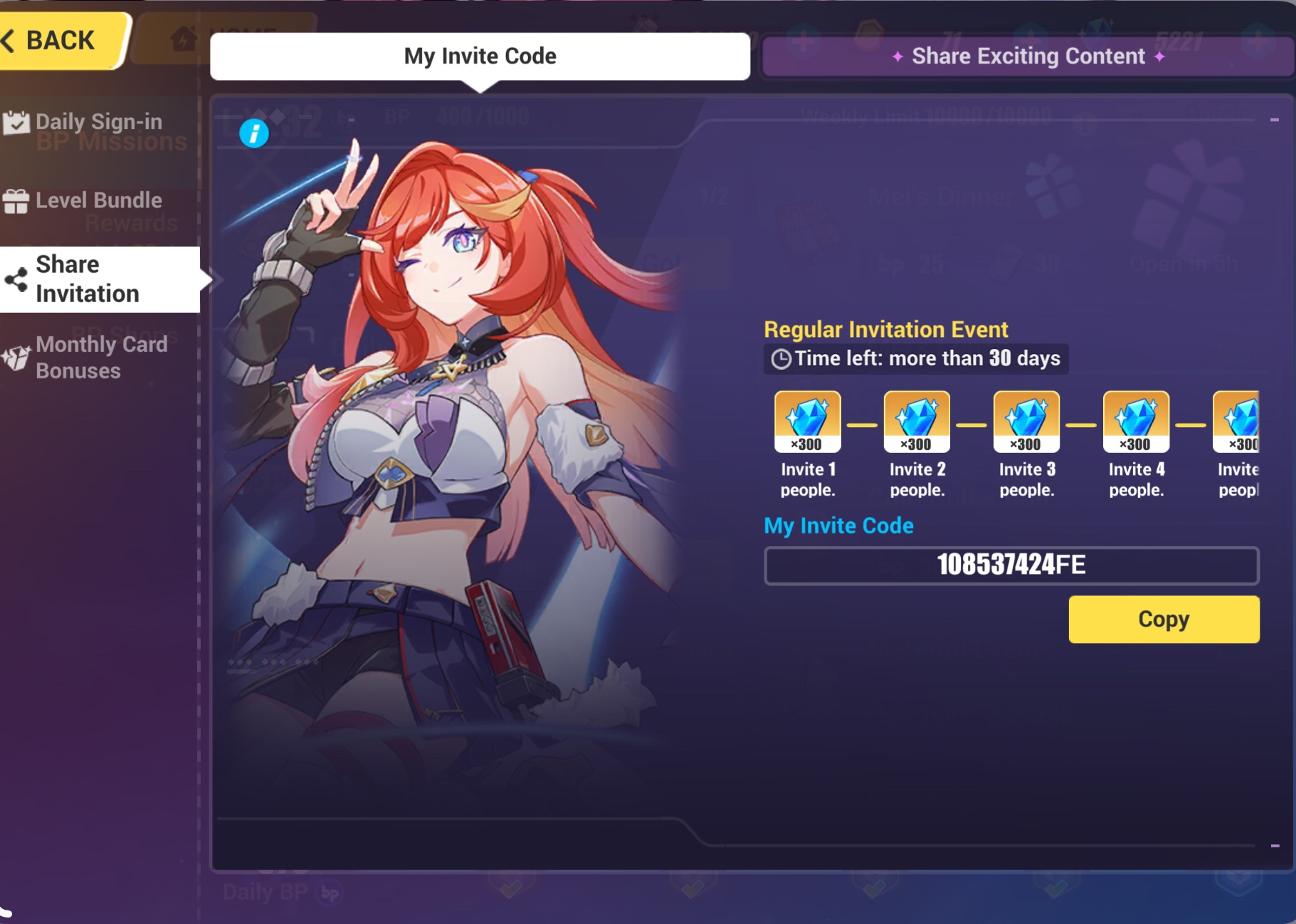Click the Share Invitation share icon
This screenshot has width=1296, height=924.
point(16,278)
